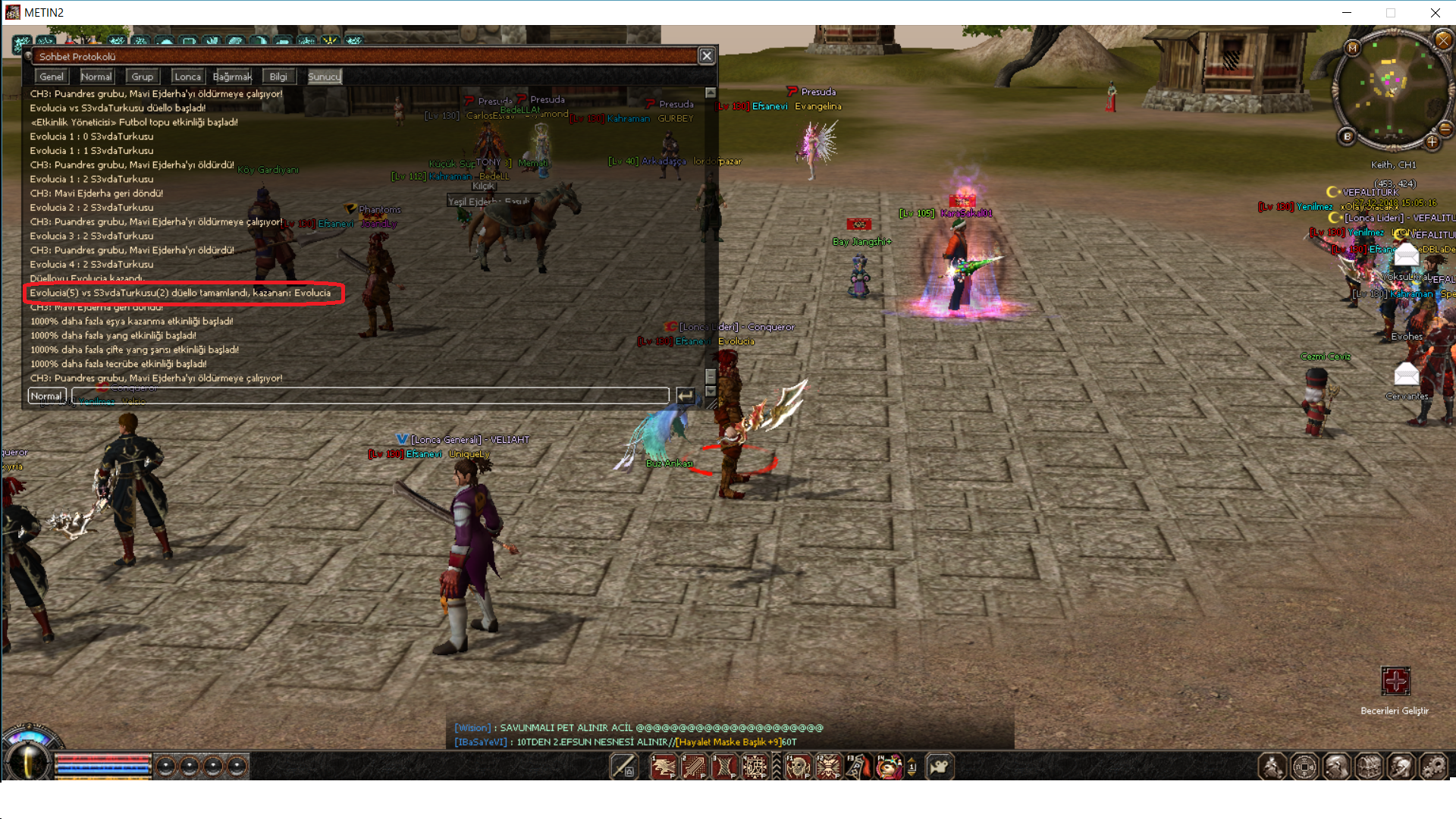1456x819 pixels.
Task: Select the Sunucu server tab
Action: 324,77
